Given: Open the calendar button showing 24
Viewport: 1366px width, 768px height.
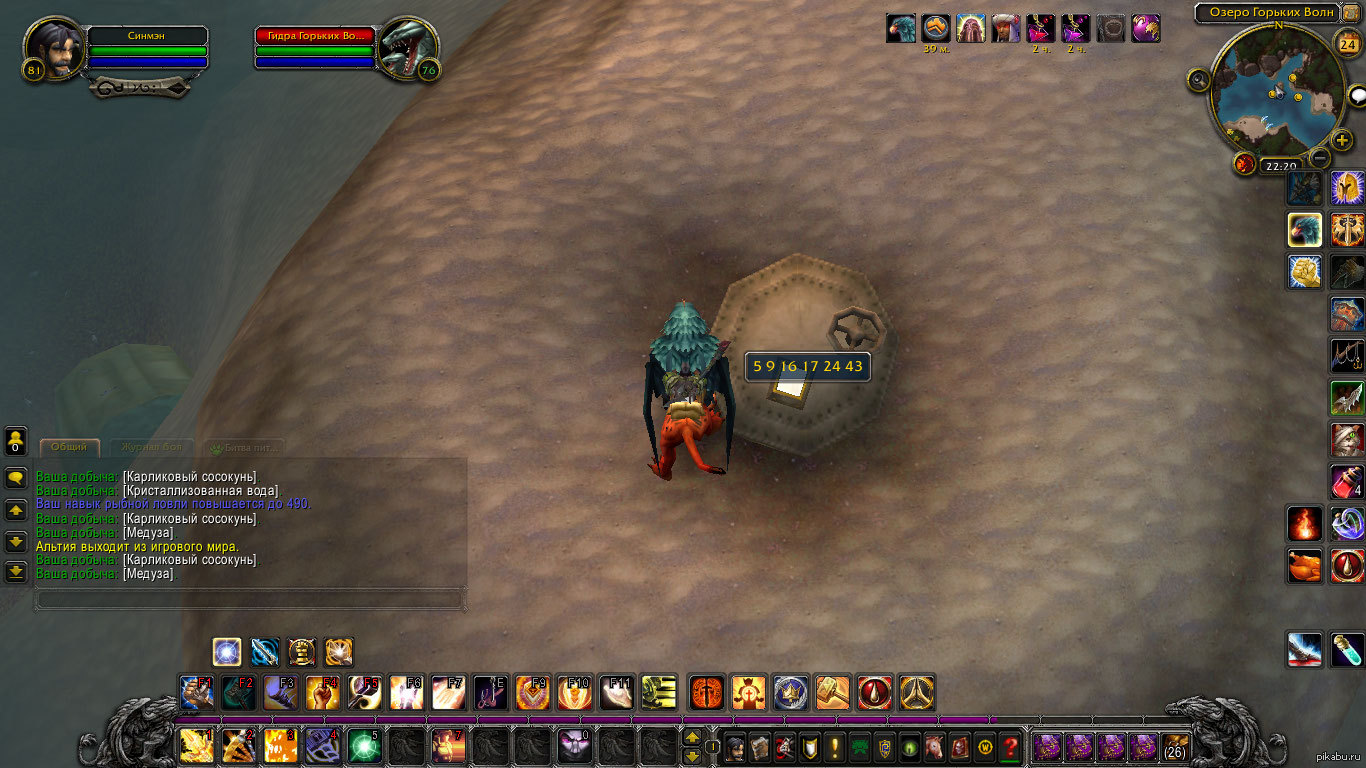Looking at the screenshot, I should 1348,43.
